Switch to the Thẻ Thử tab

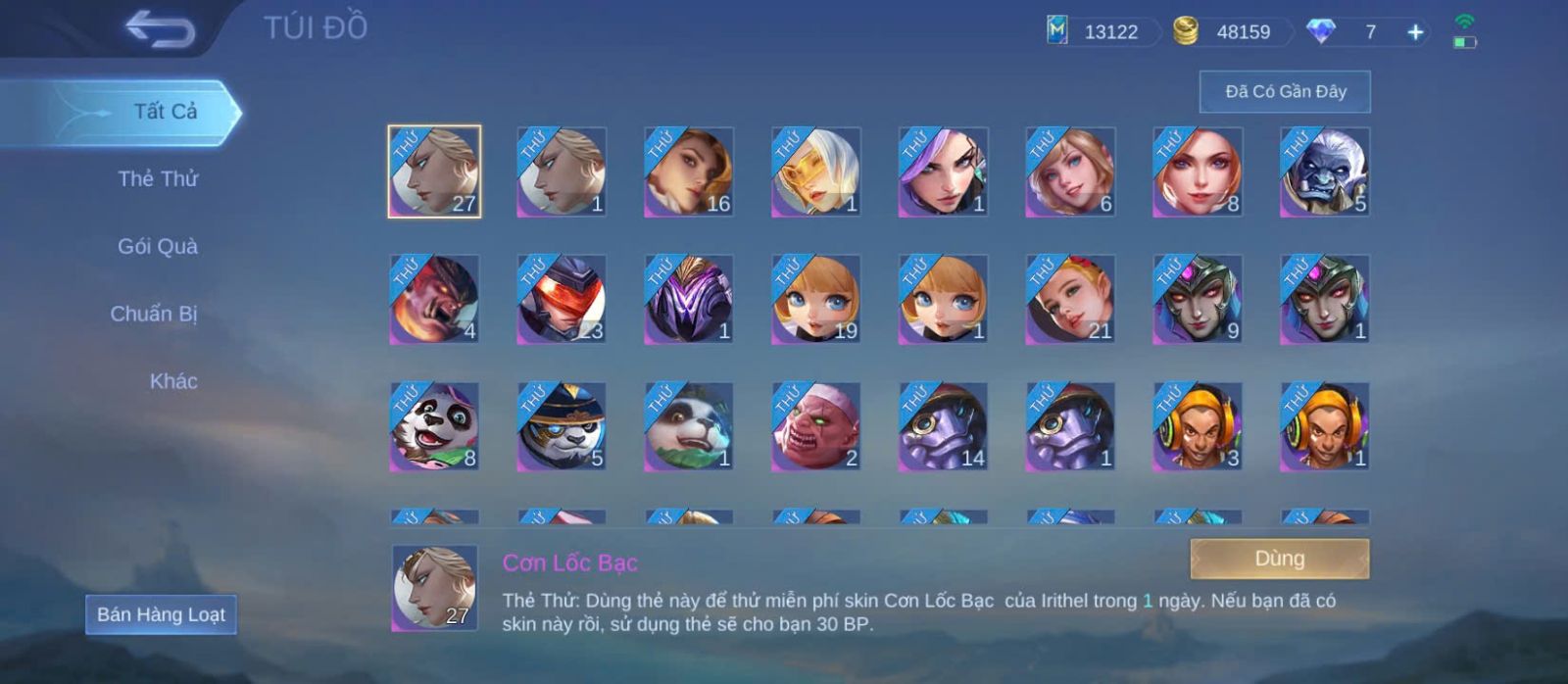point(158,178)
